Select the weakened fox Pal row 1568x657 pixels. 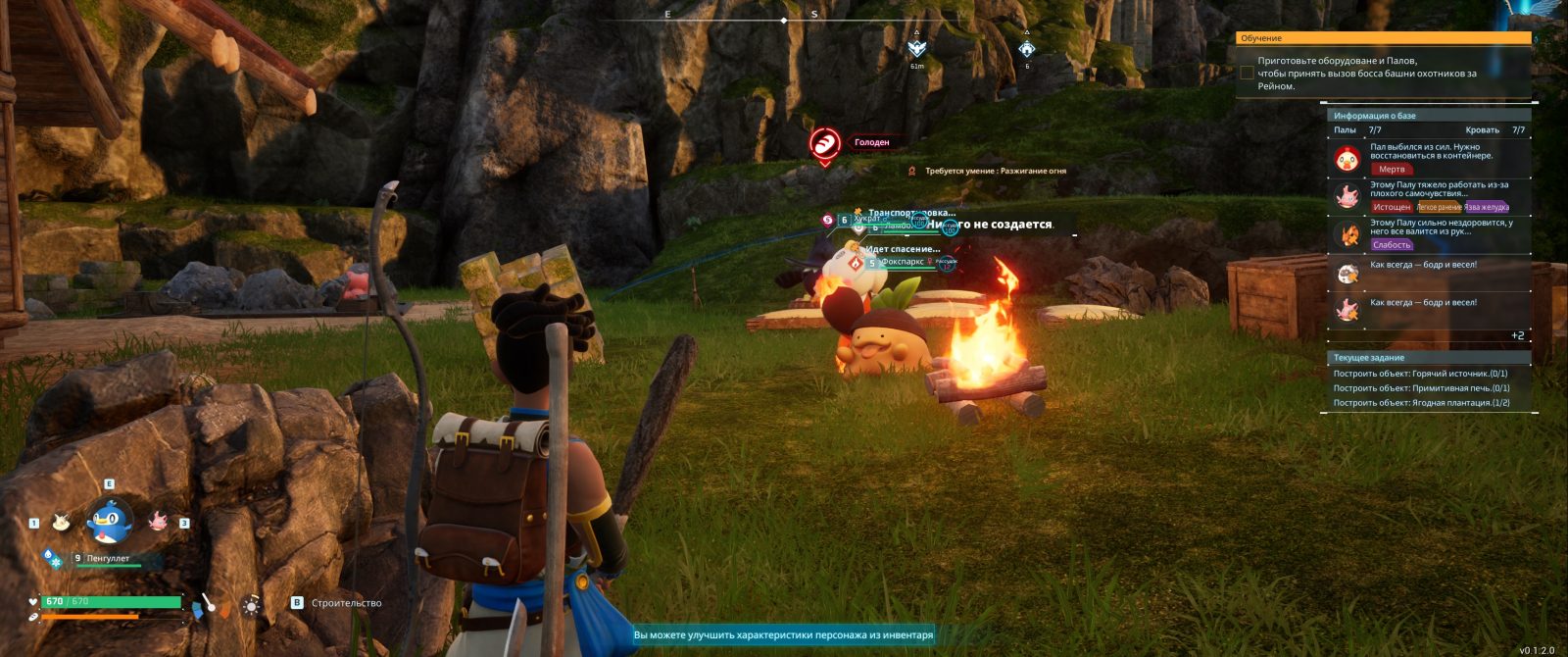(x=1431, y=234)
